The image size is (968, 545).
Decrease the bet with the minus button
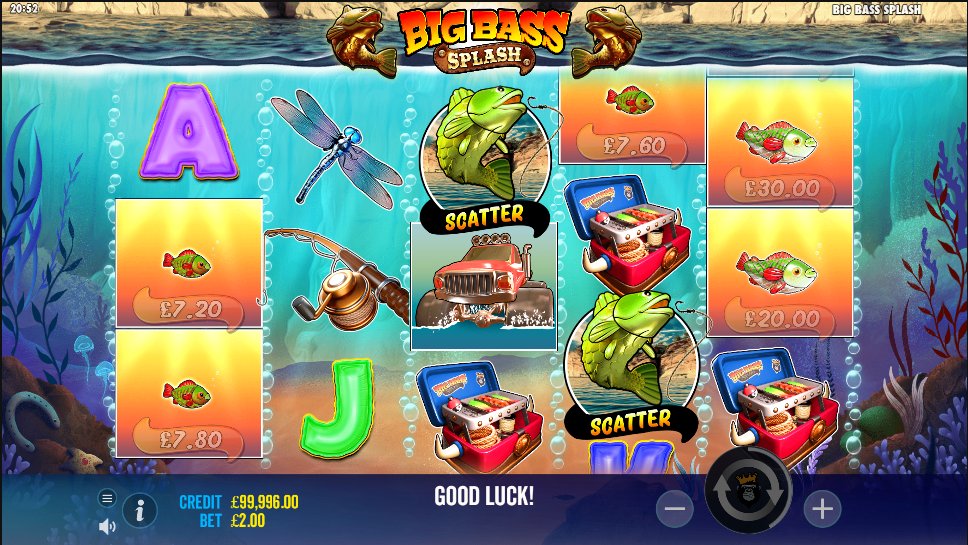tap(675, 509)
